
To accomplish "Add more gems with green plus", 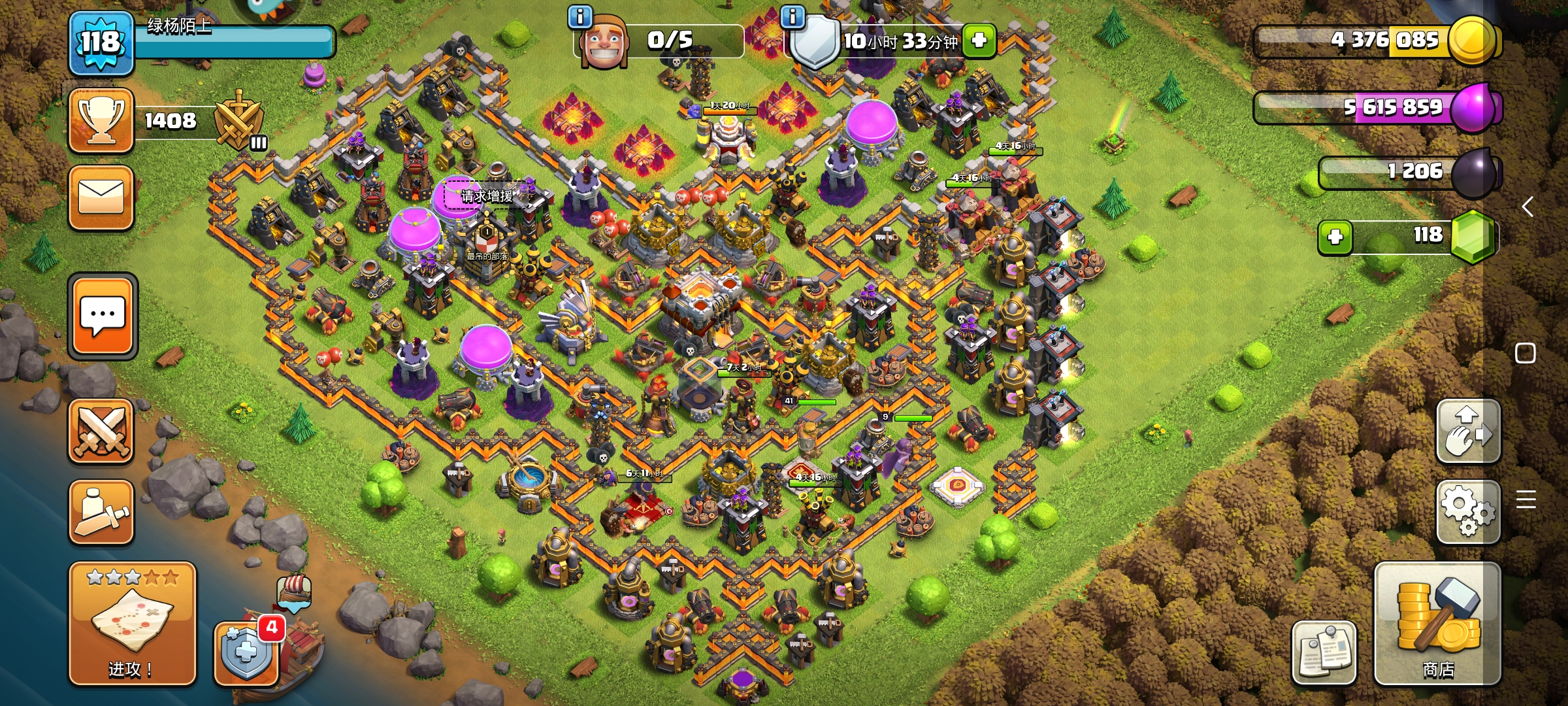I will click(x=1335, y=237).
